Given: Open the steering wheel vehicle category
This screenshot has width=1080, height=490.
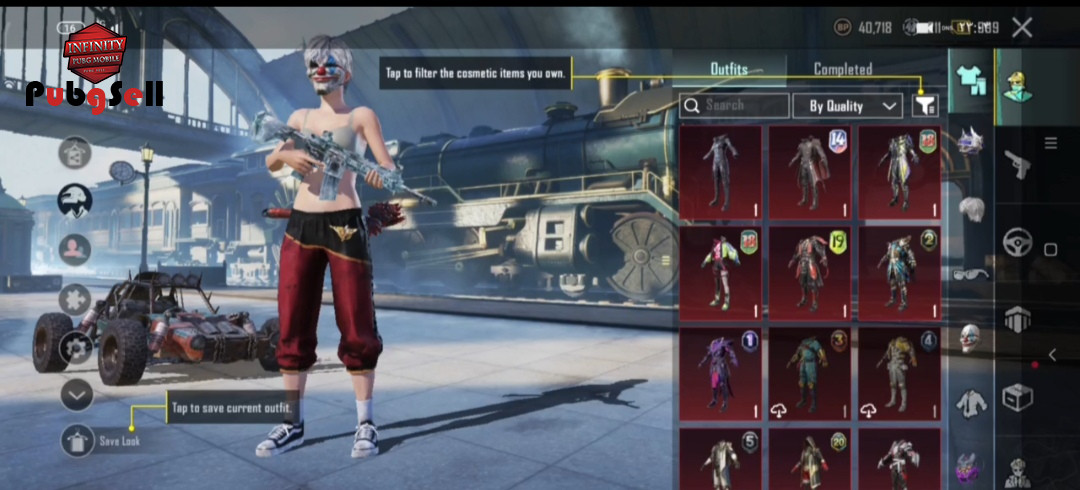Looking at the screenshot, I should (x=1018, y=242).
